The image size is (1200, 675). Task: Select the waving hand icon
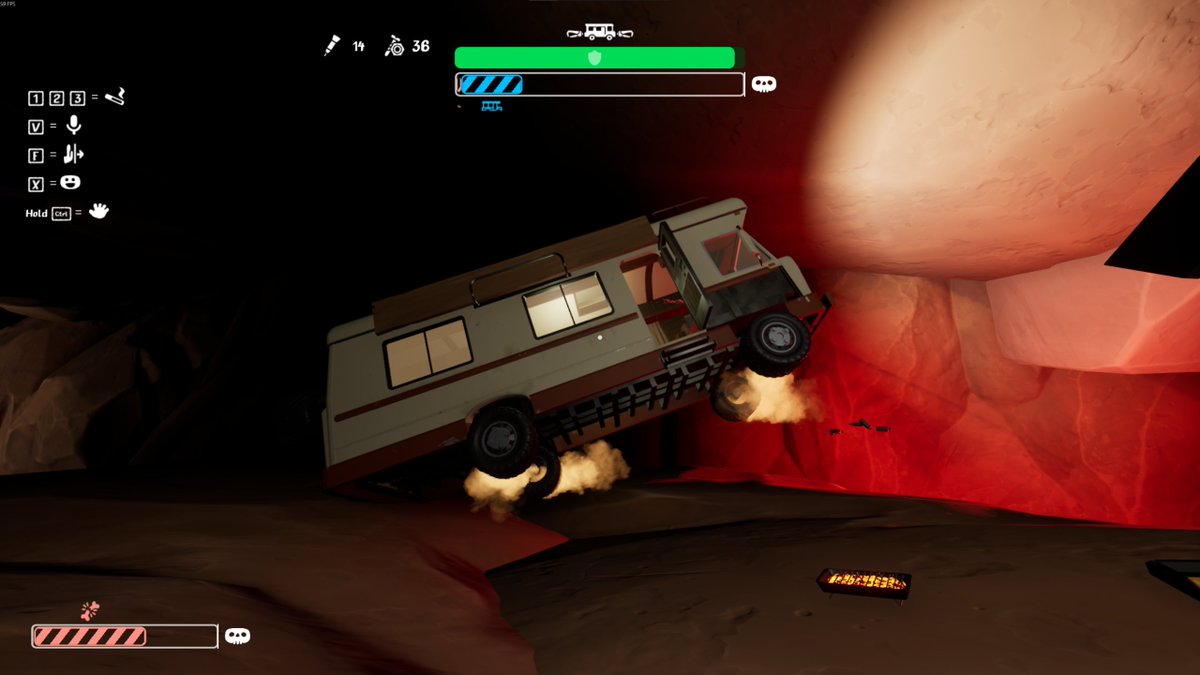[98, 211]
